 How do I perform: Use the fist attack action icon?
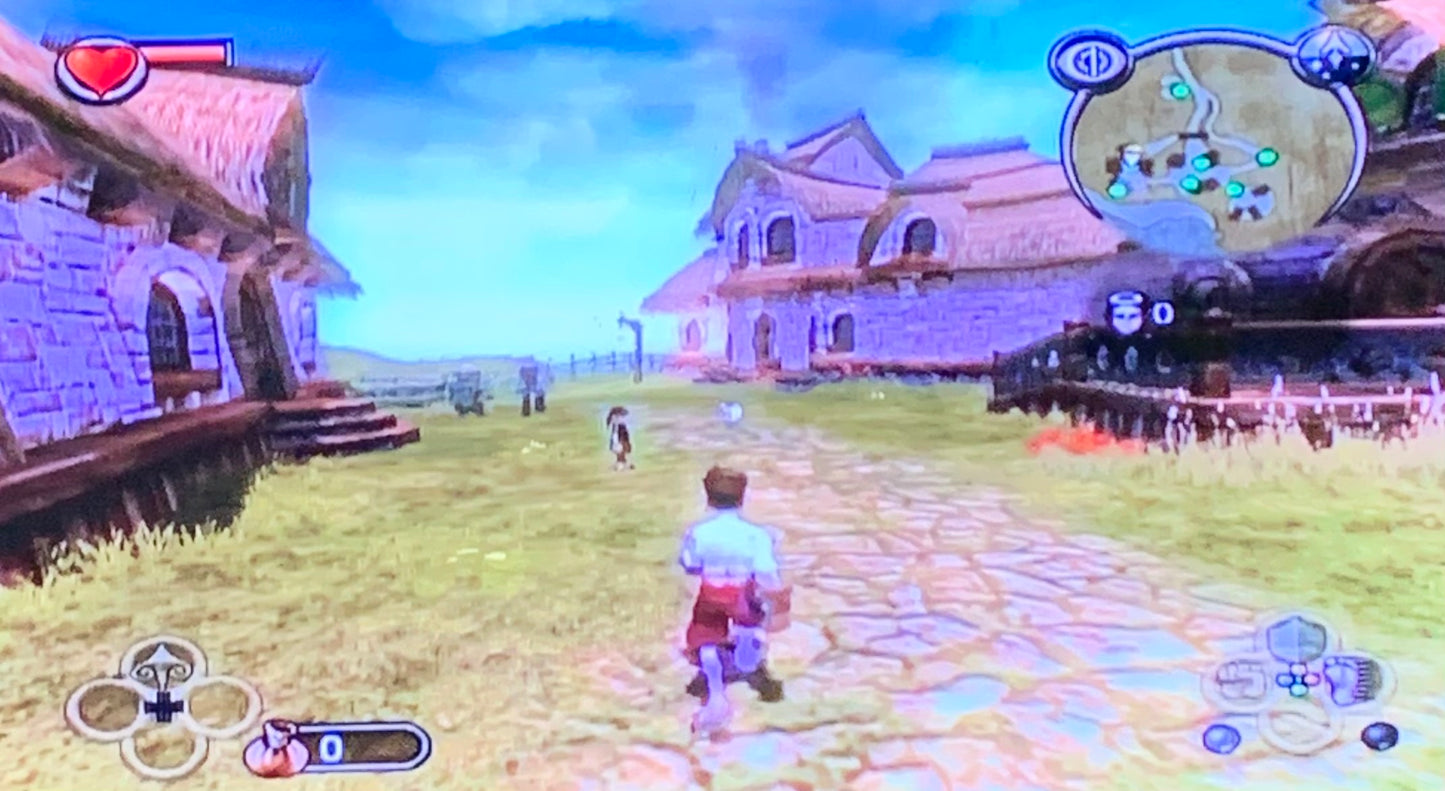click(x=1240, y=682)
